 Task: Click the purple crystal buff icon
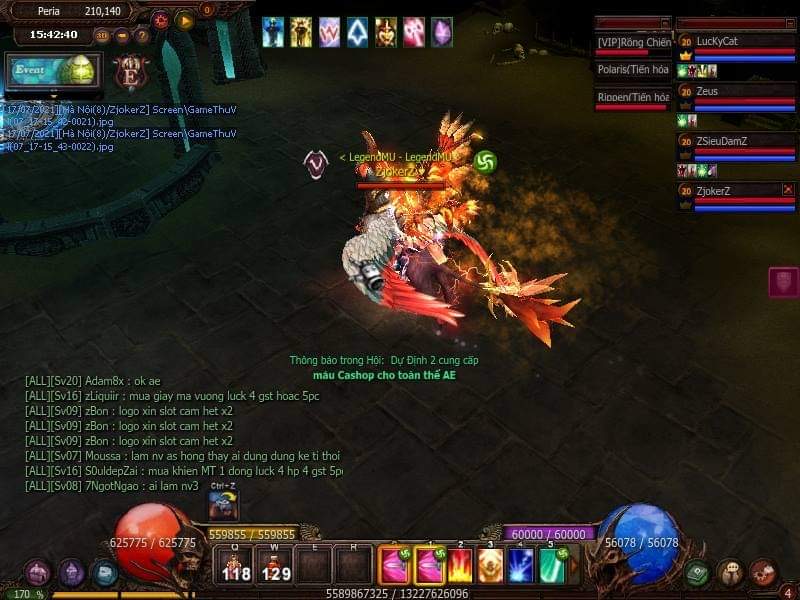click(441, 32)
